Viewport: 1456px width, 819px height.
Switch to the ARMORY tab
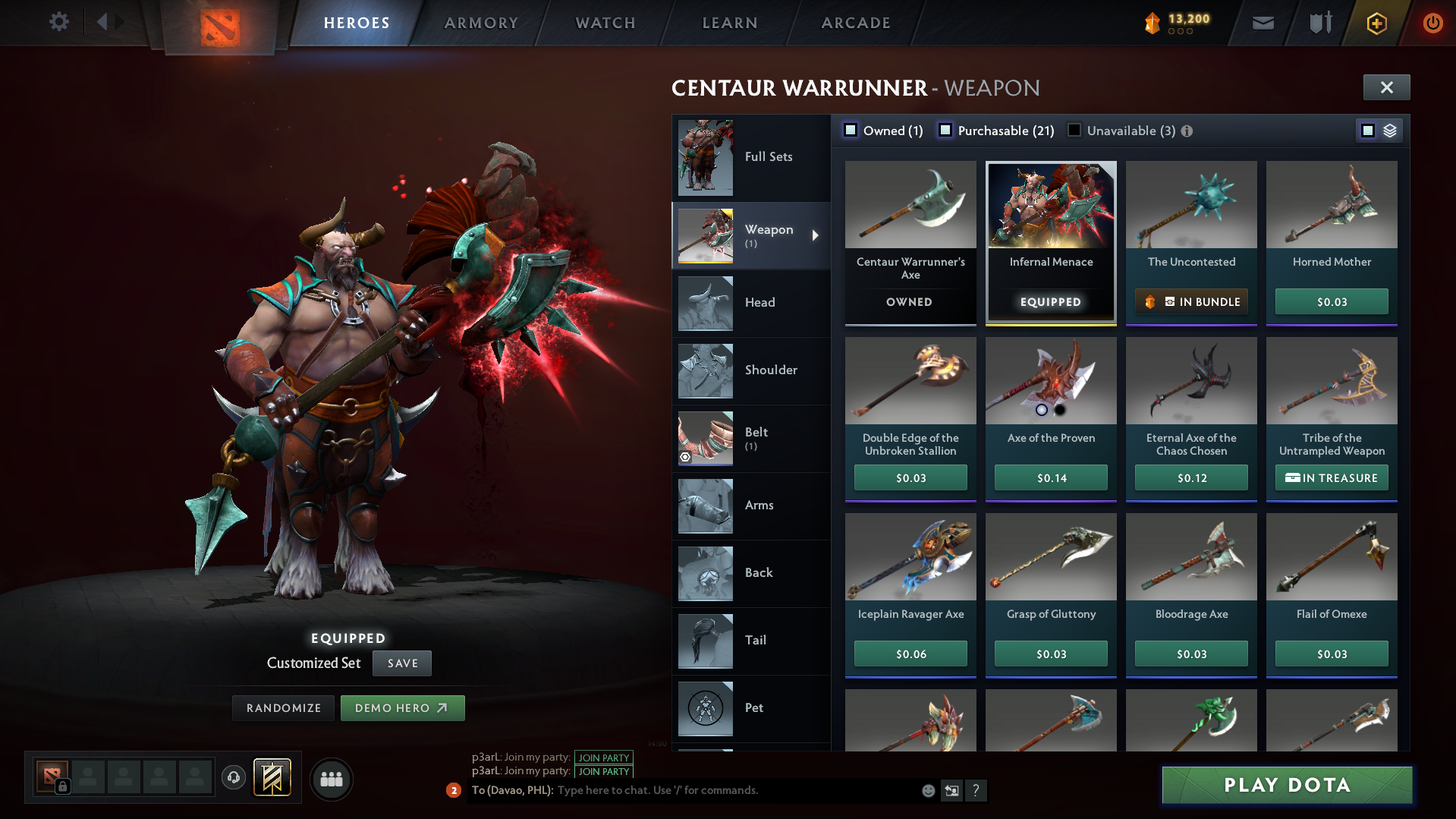481,23
